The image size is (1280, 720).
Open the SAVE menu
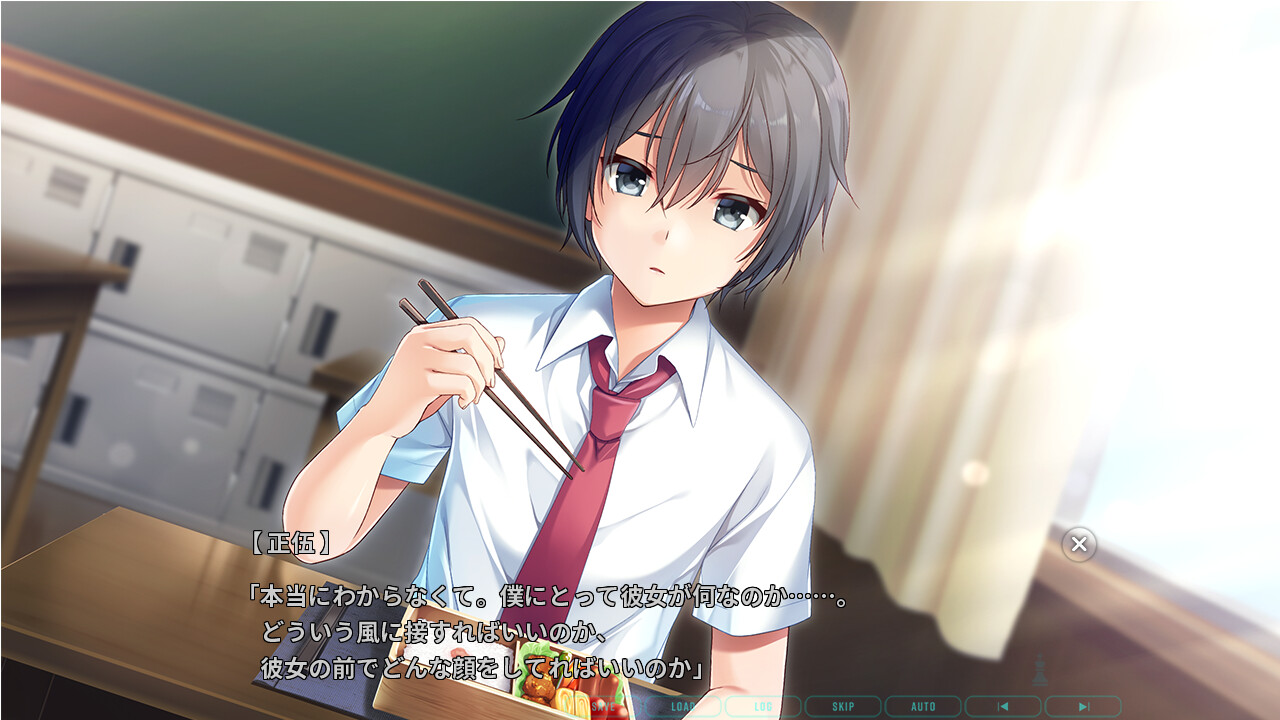[603, 707]
